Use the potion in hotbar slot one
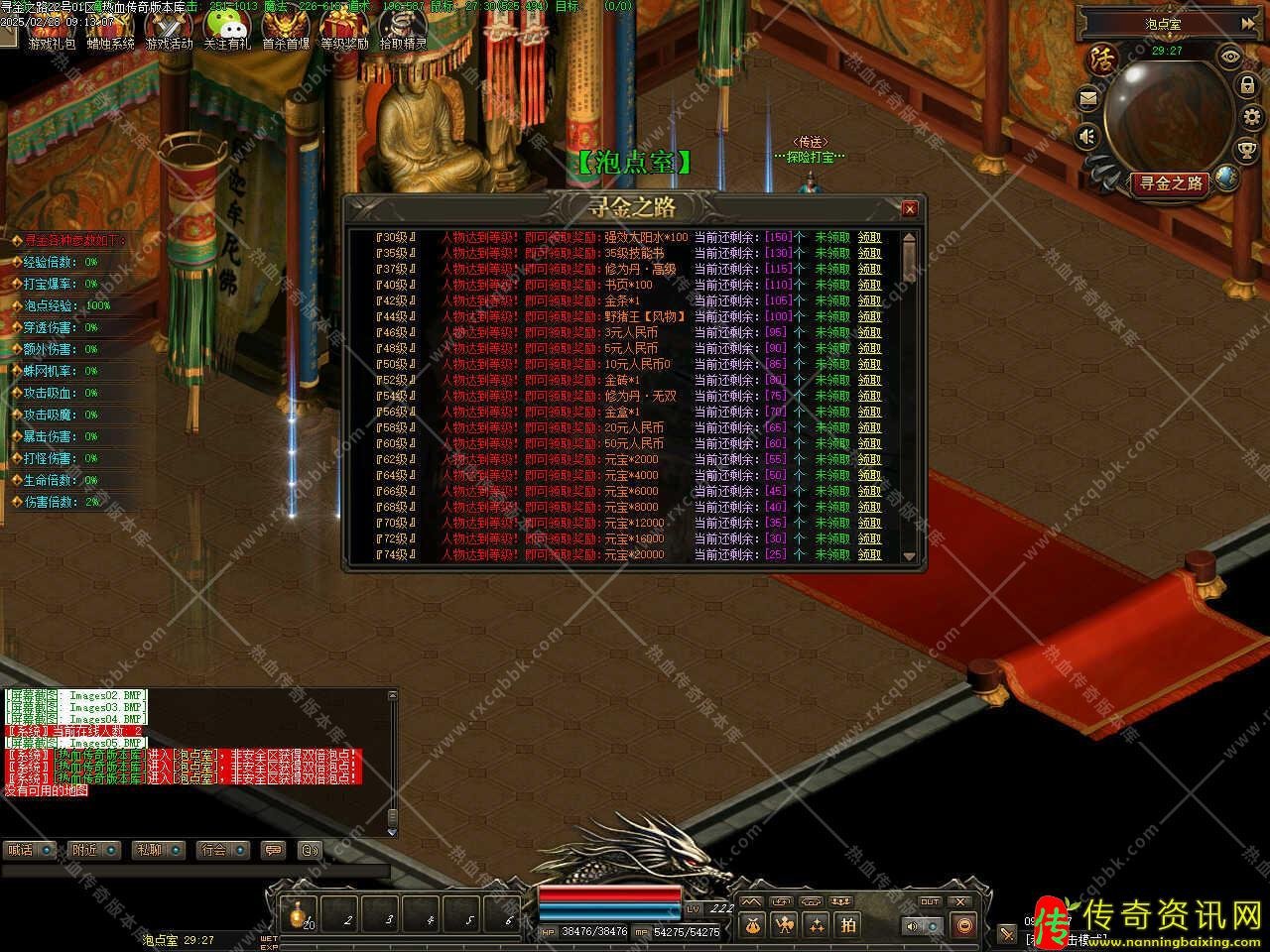Viewport: 1270px width, 952px height. (x=298, y=914)
